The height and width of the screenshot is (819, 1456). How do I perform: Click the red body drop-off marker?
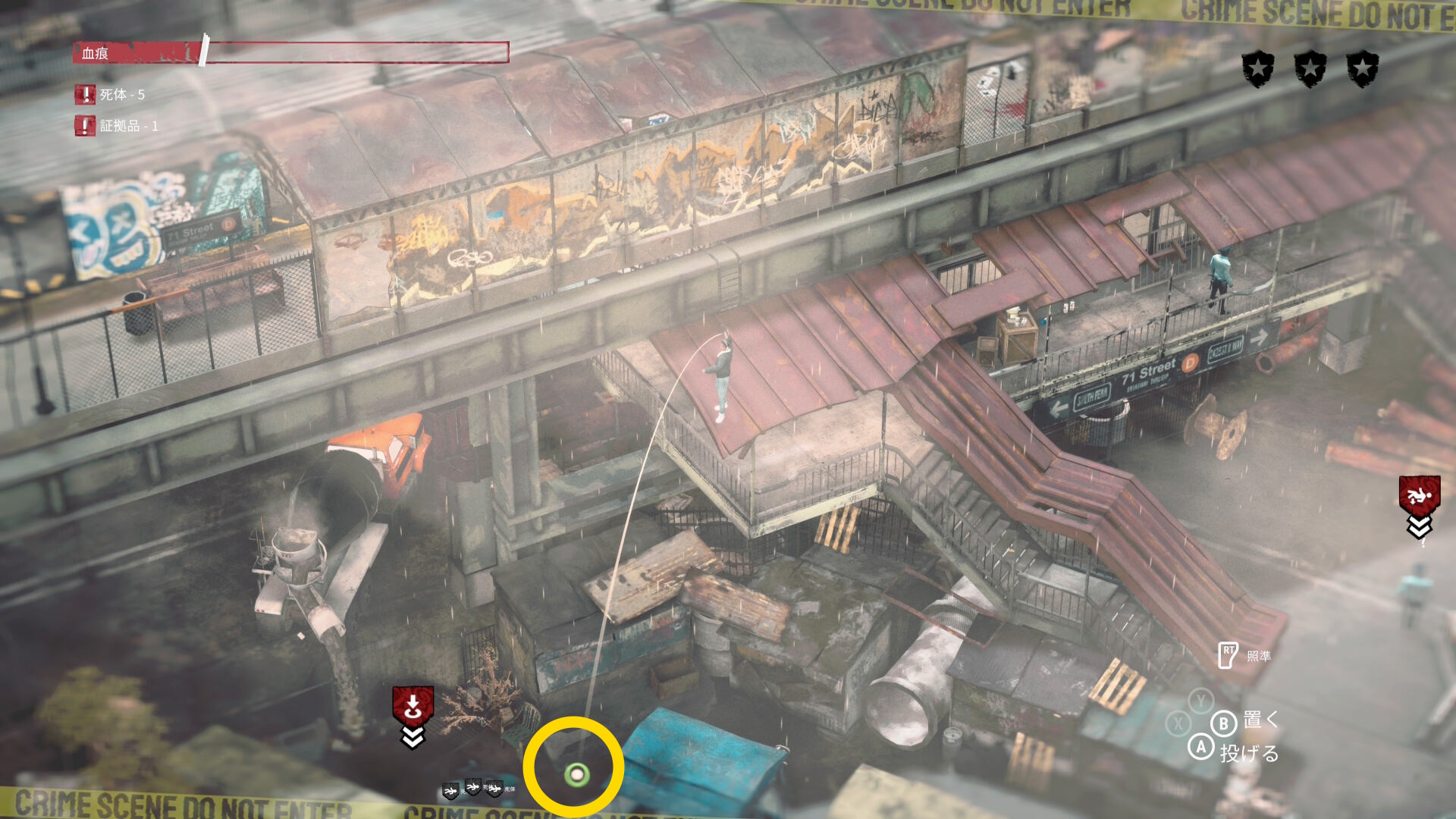(x=413, y=707)
